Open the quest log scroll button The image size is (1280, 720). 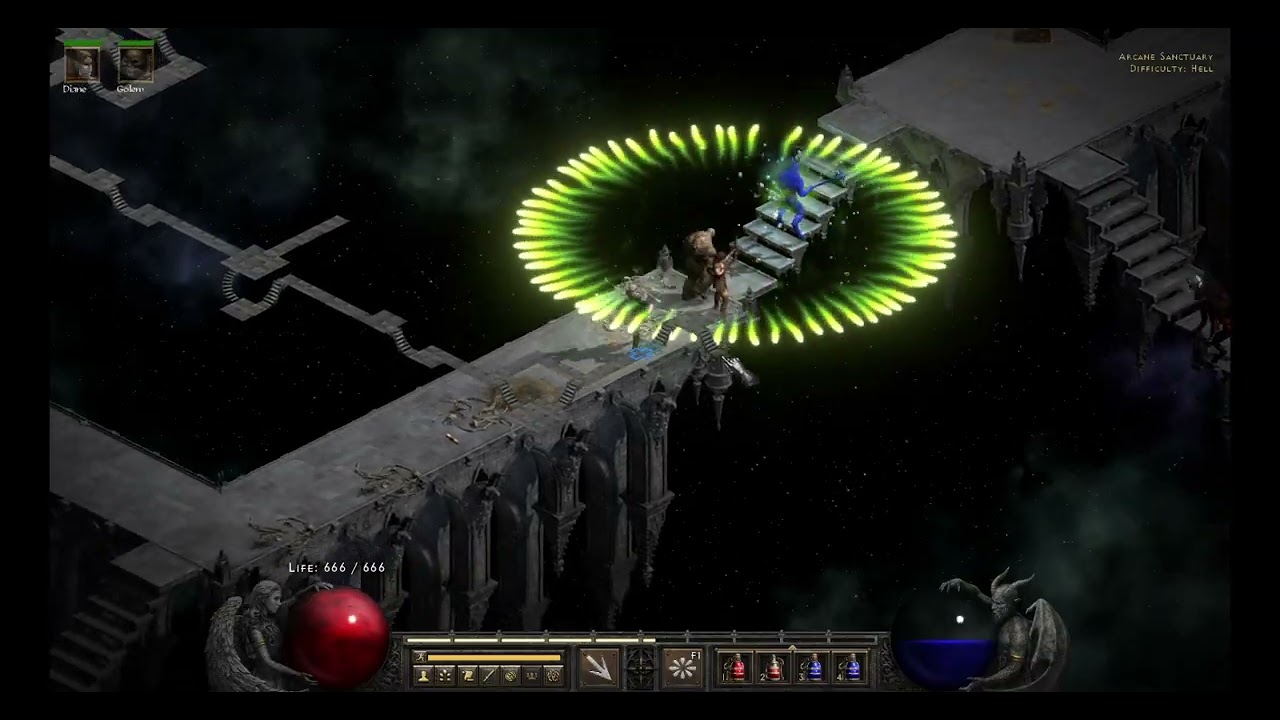(x=467, y=676)
